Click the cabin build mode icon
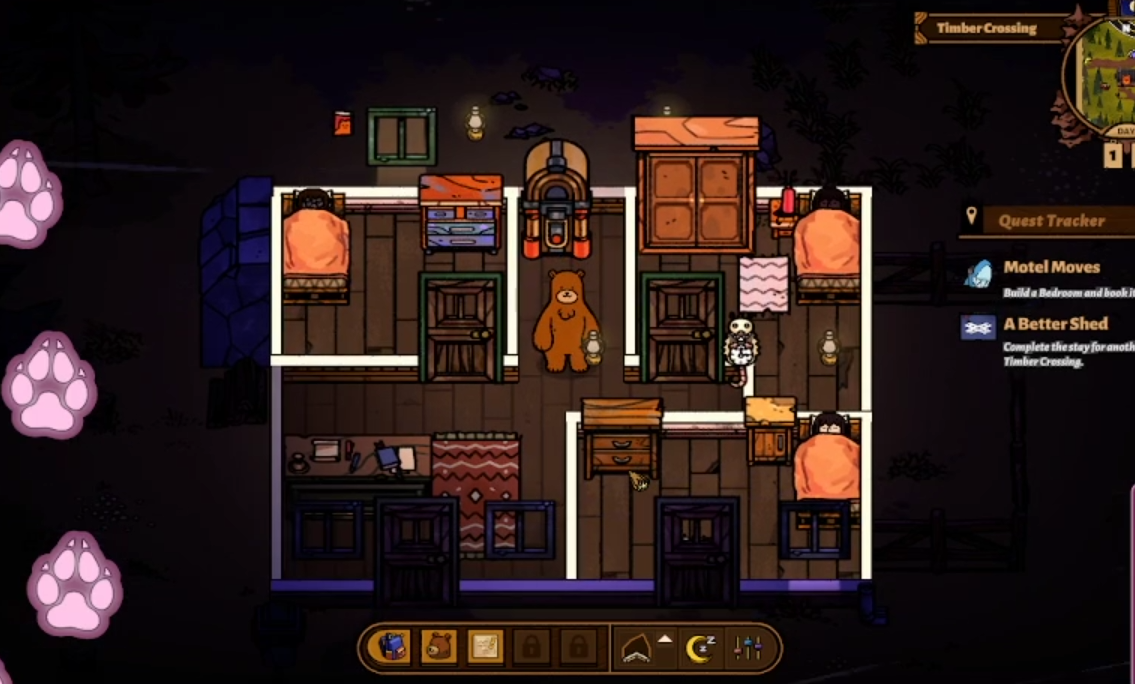 (x=636, y=649)
